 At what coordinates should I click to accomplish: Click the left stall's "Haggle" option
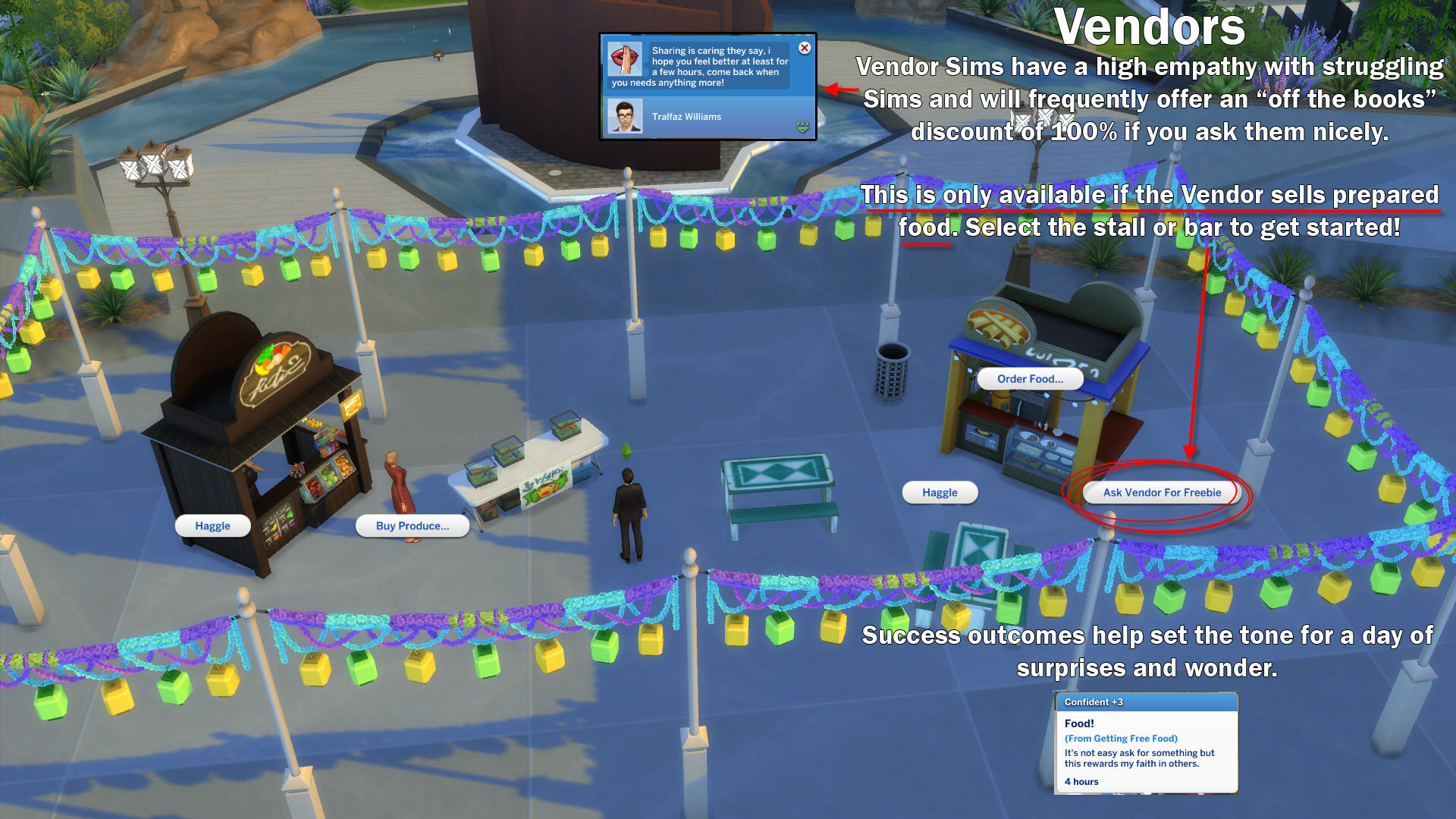(213, 526)
